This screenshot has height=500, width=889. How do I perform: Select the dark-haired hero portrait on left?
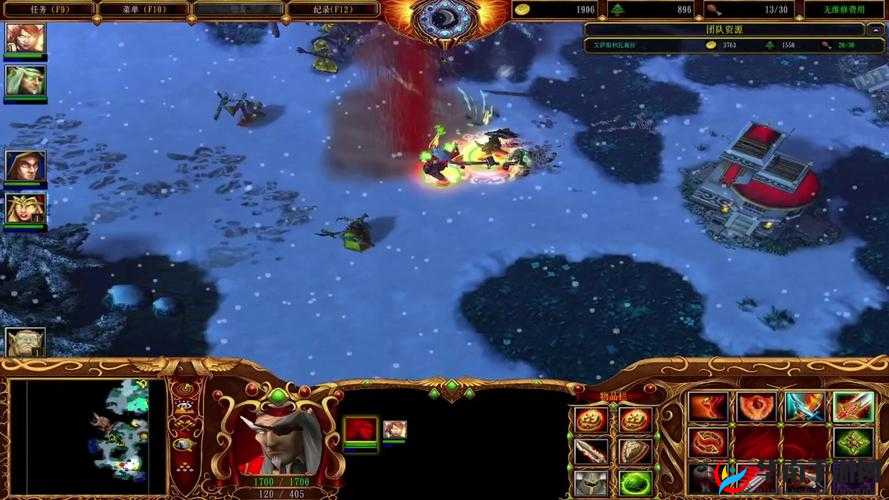(x=25, y=166)
